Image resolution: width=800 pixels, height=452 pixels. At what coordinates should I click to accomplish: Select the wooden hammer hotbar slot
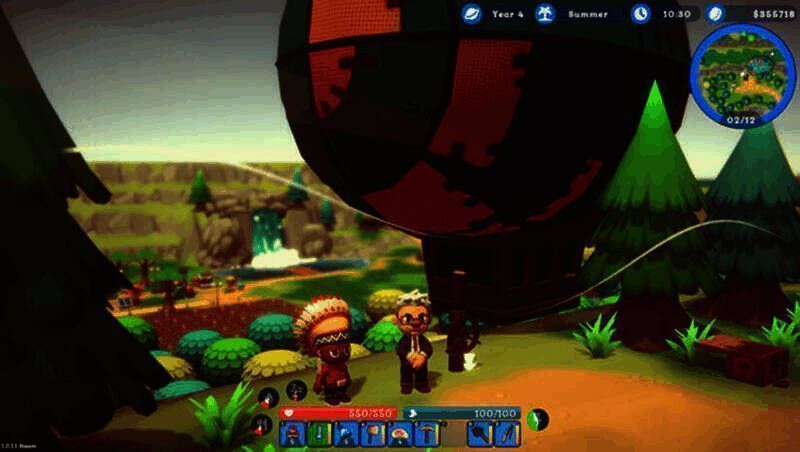(x=371, y=434)
